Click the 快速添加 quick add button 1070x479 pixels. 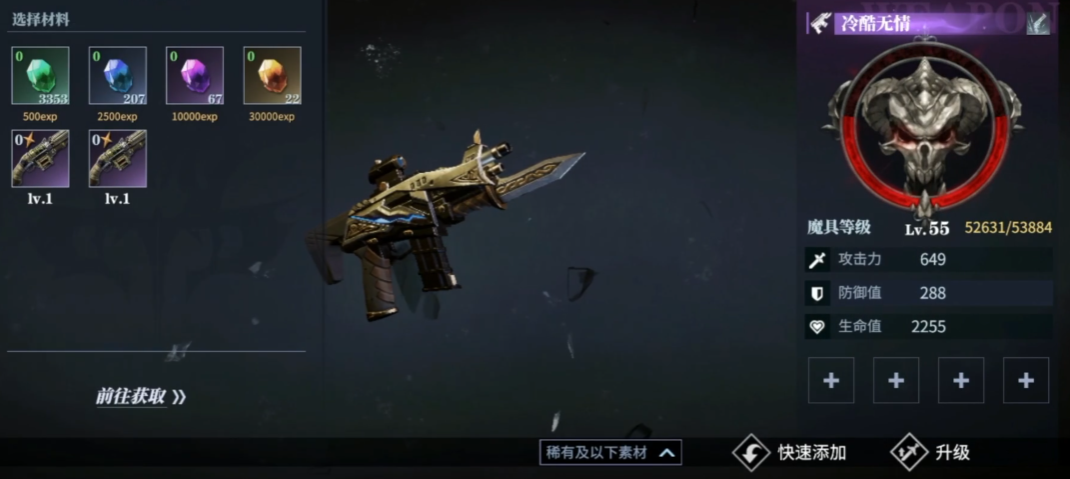791,453
